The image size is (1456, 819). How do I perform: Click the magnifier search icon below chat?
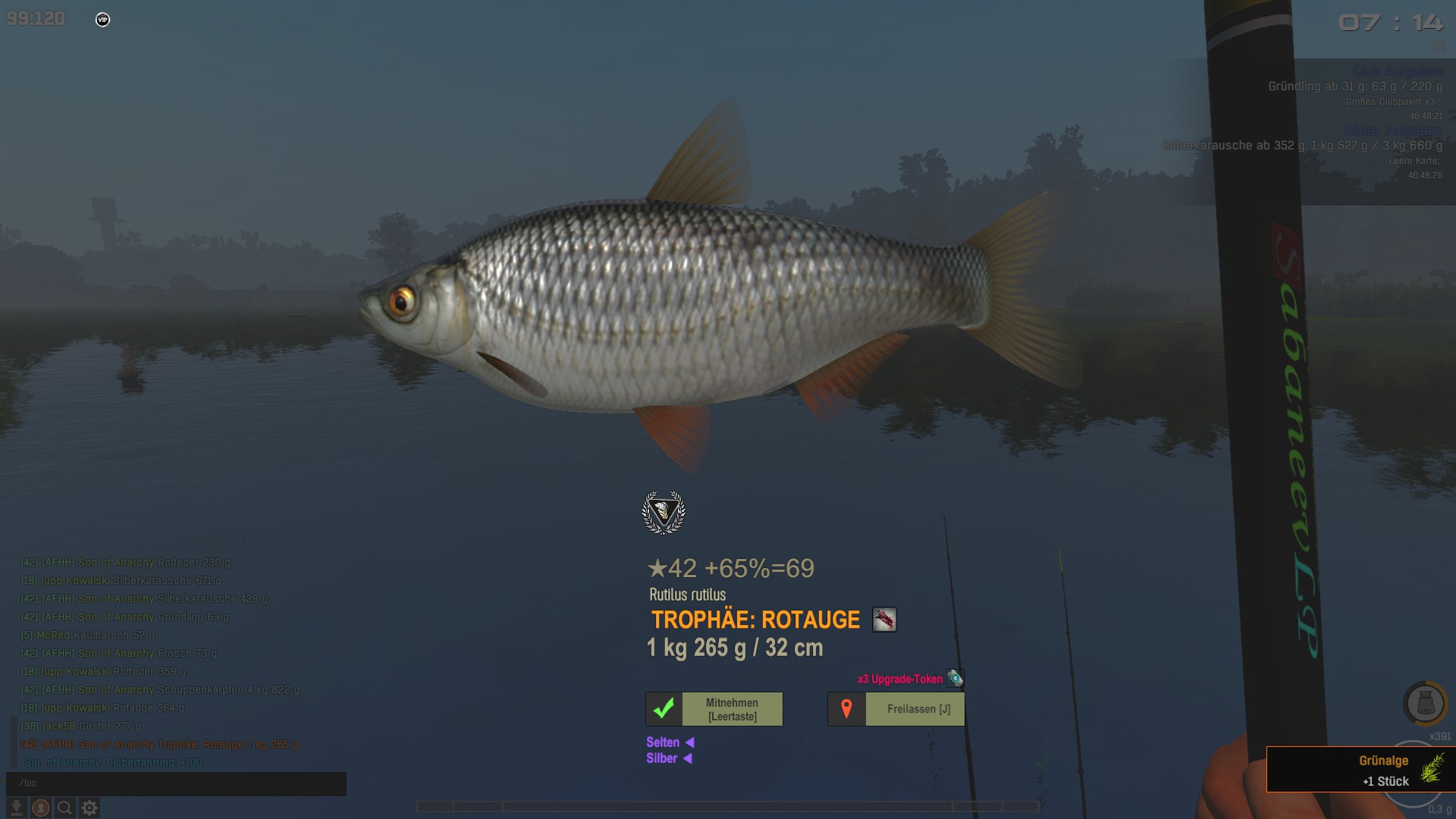pyautogui.click(x=65, y=808)
